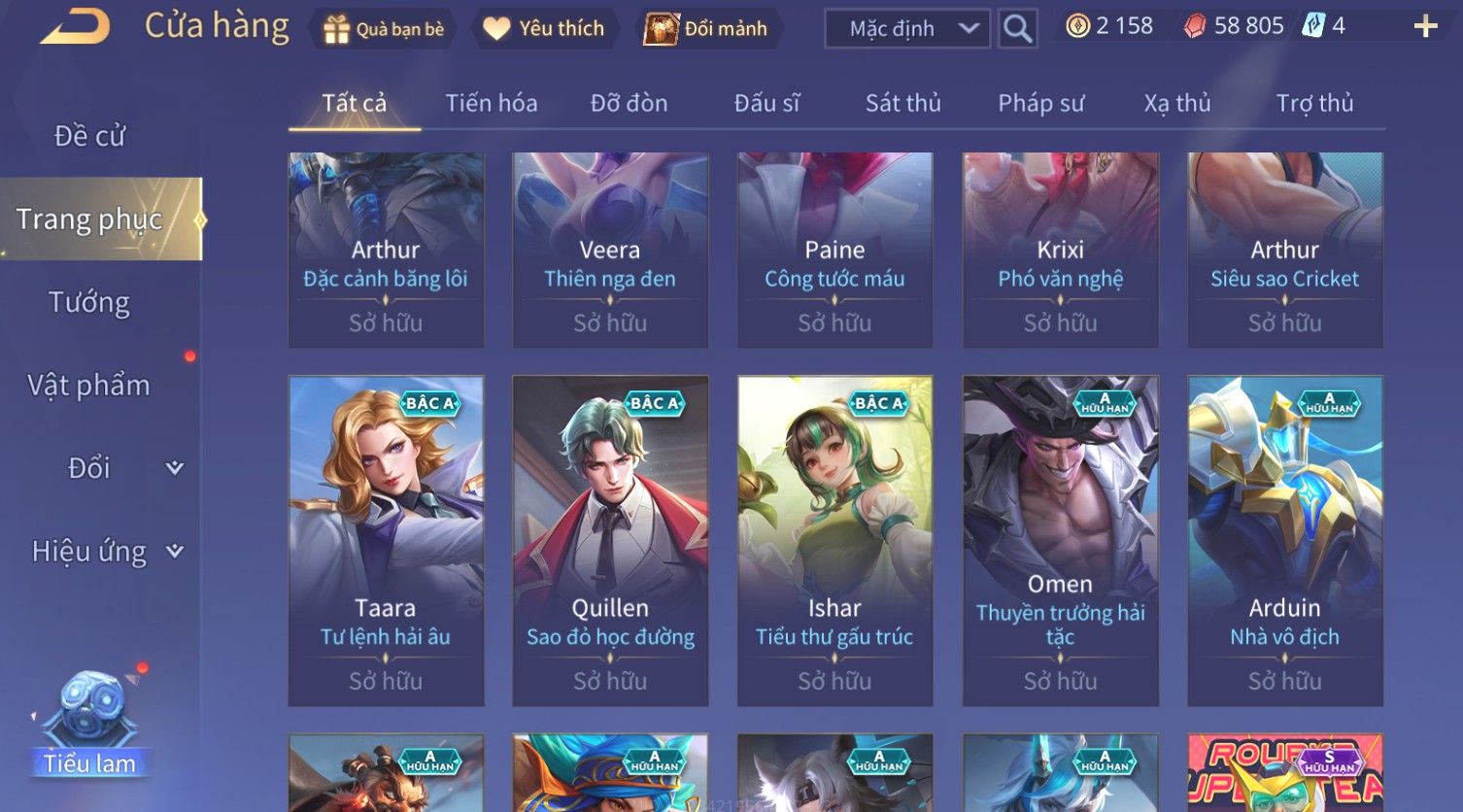The height and width of the screenshot is (812, 1463).
Task: Expand the Hiệu ứng effects menu
Action: pyautogui.click(x=106, y=552)
